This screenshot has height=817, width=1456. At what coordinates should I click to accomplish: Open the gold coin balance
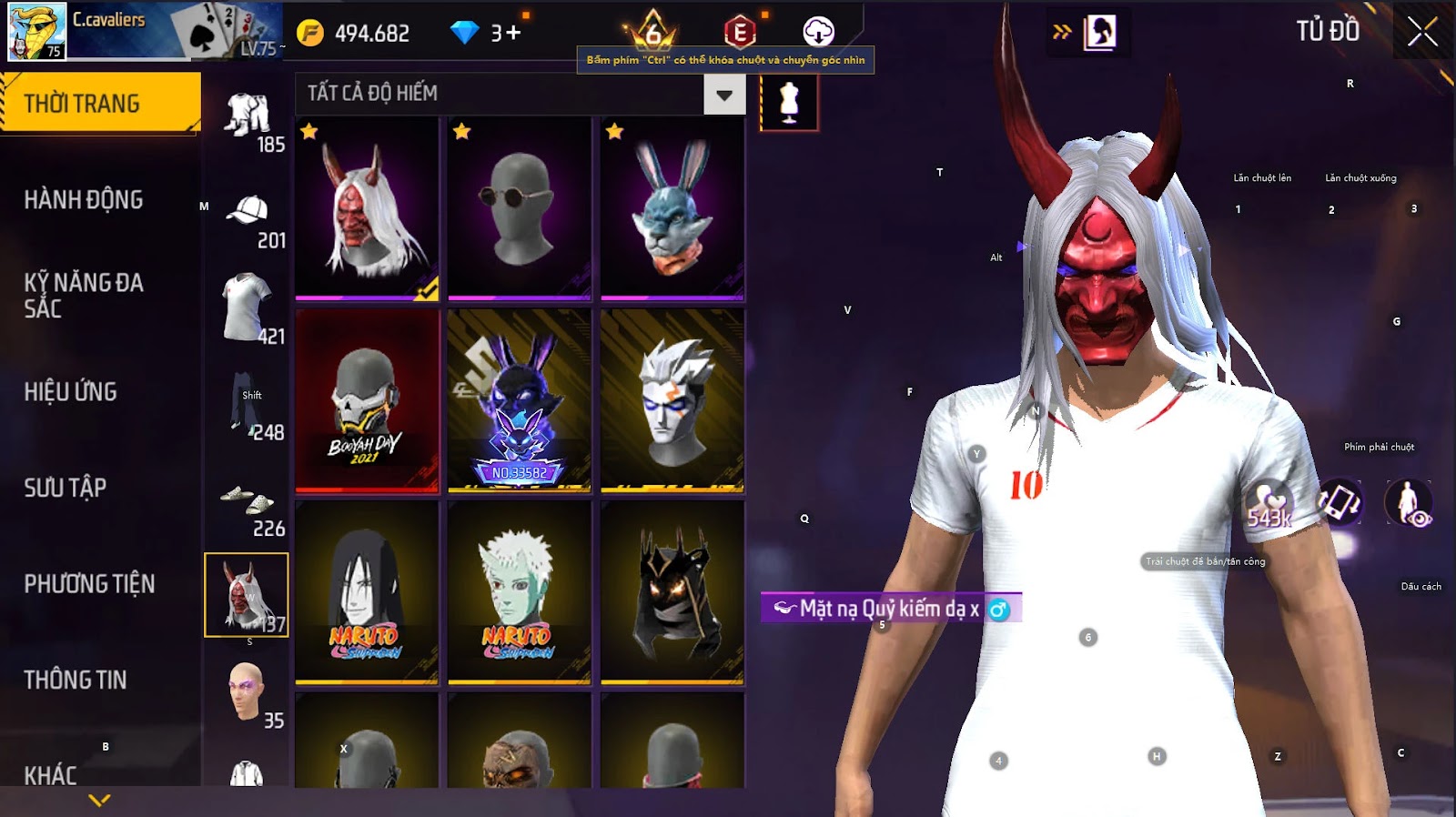pos(353,34)
